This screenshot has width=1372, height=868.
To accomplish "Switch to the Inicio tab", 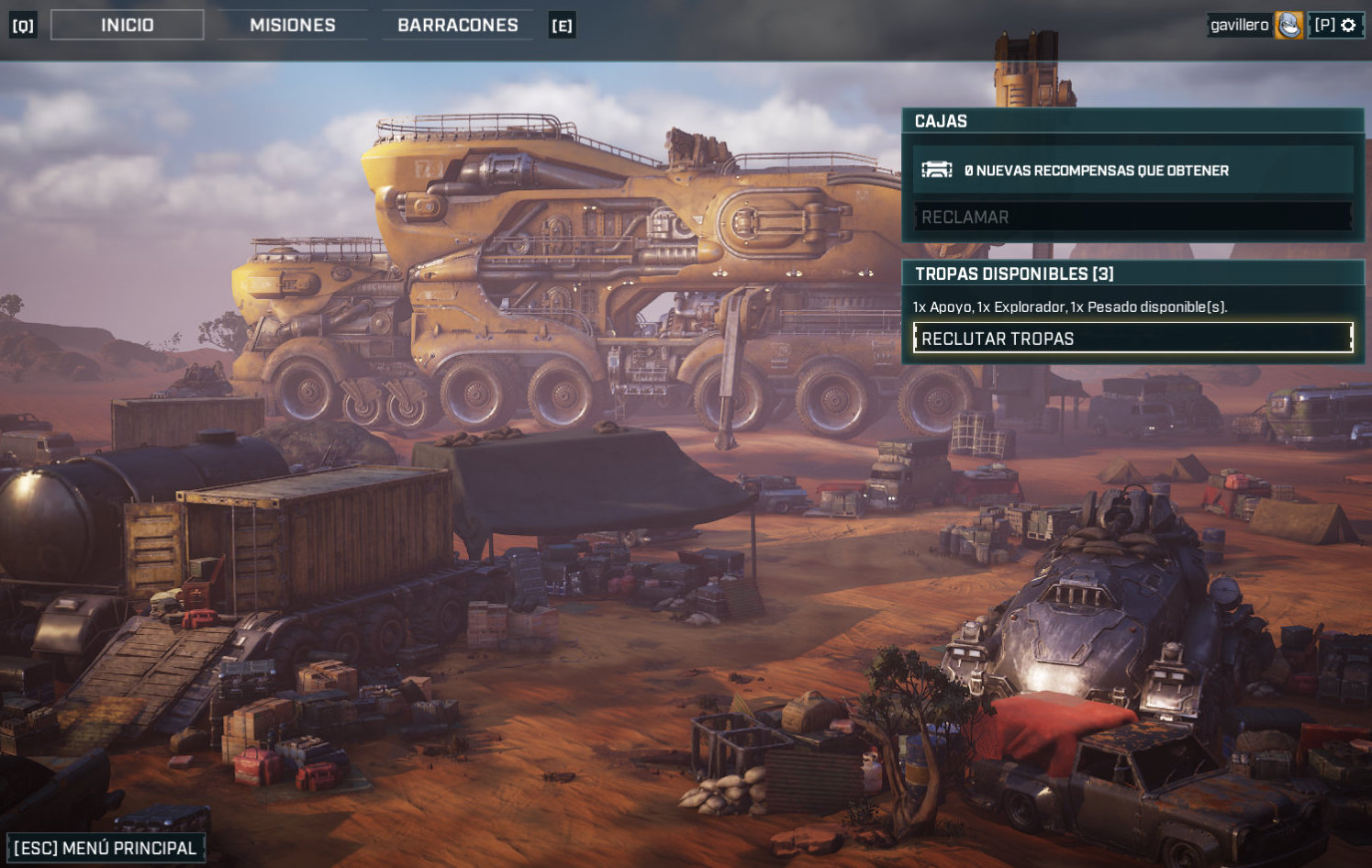I will [x=128, y=25].
